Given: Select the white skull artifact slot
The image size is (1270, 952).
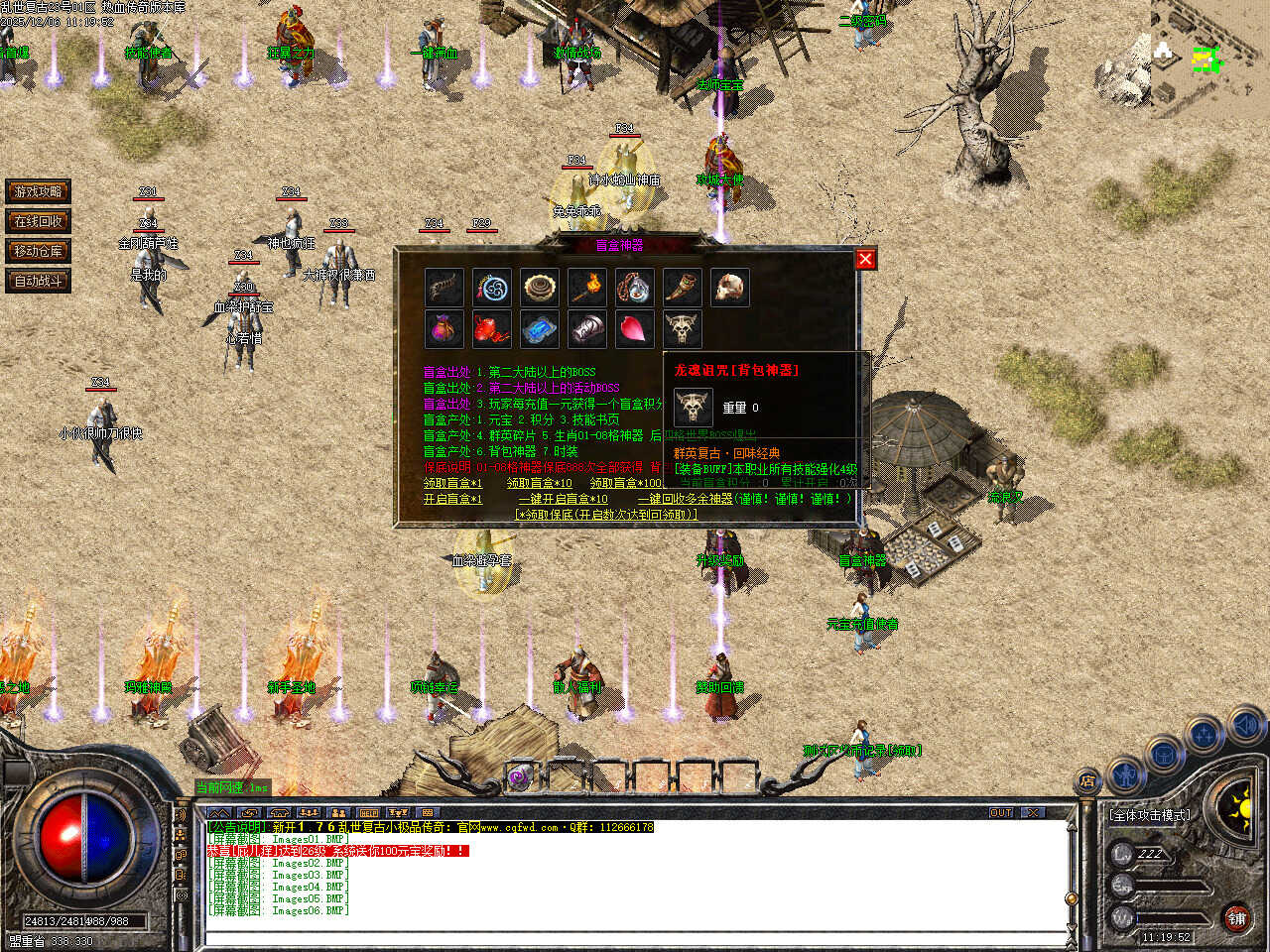Looking at the screenshot, I should tap(729, 288).
